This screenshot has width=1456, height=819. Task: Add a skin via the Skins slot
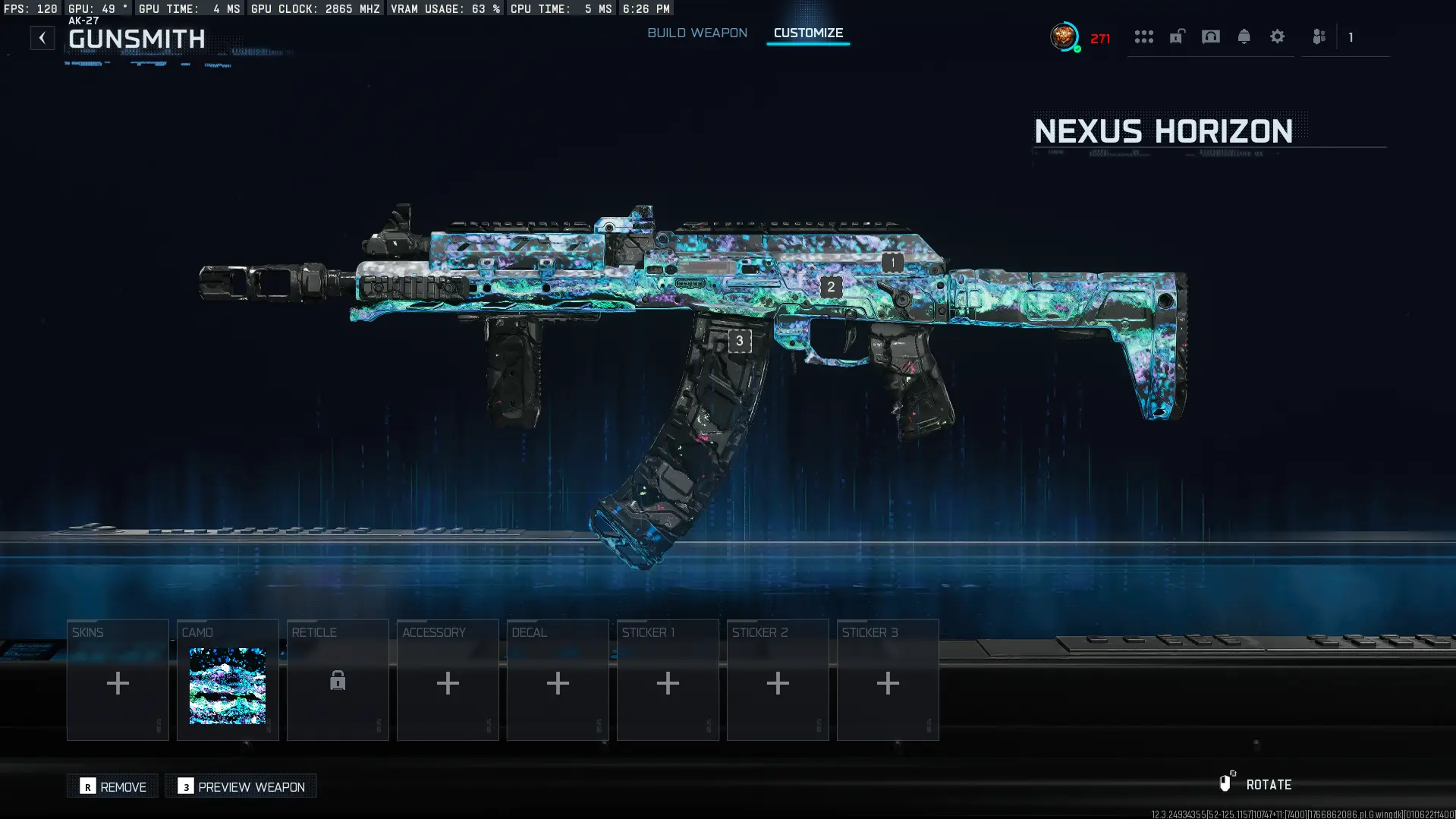pos(118,682)
